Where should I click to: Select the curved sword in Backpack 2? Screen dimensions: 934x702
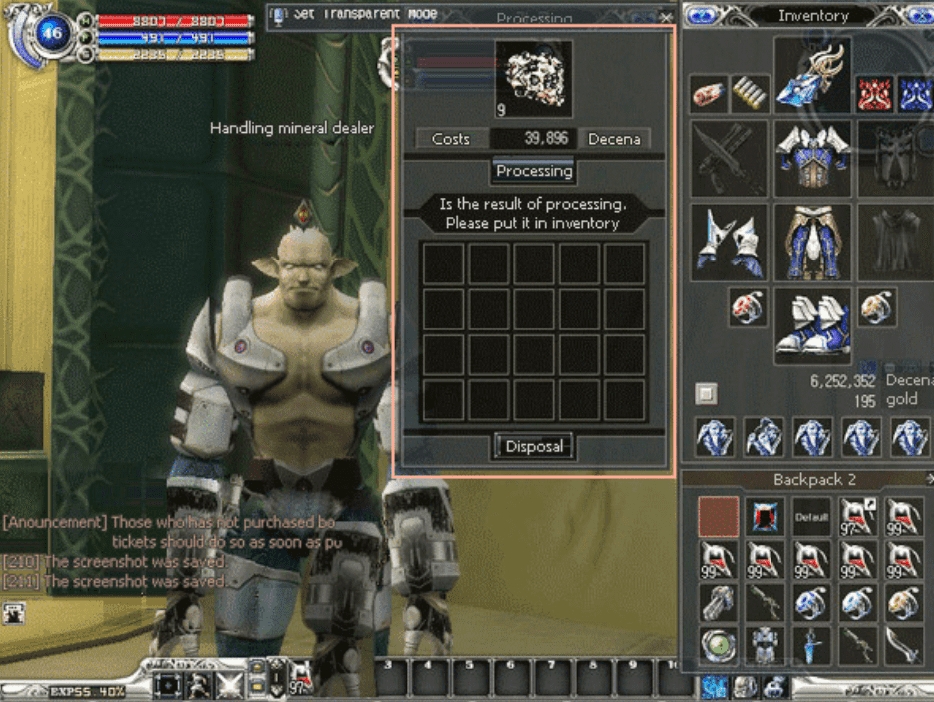pyautogui.click(x=907, y=645)
